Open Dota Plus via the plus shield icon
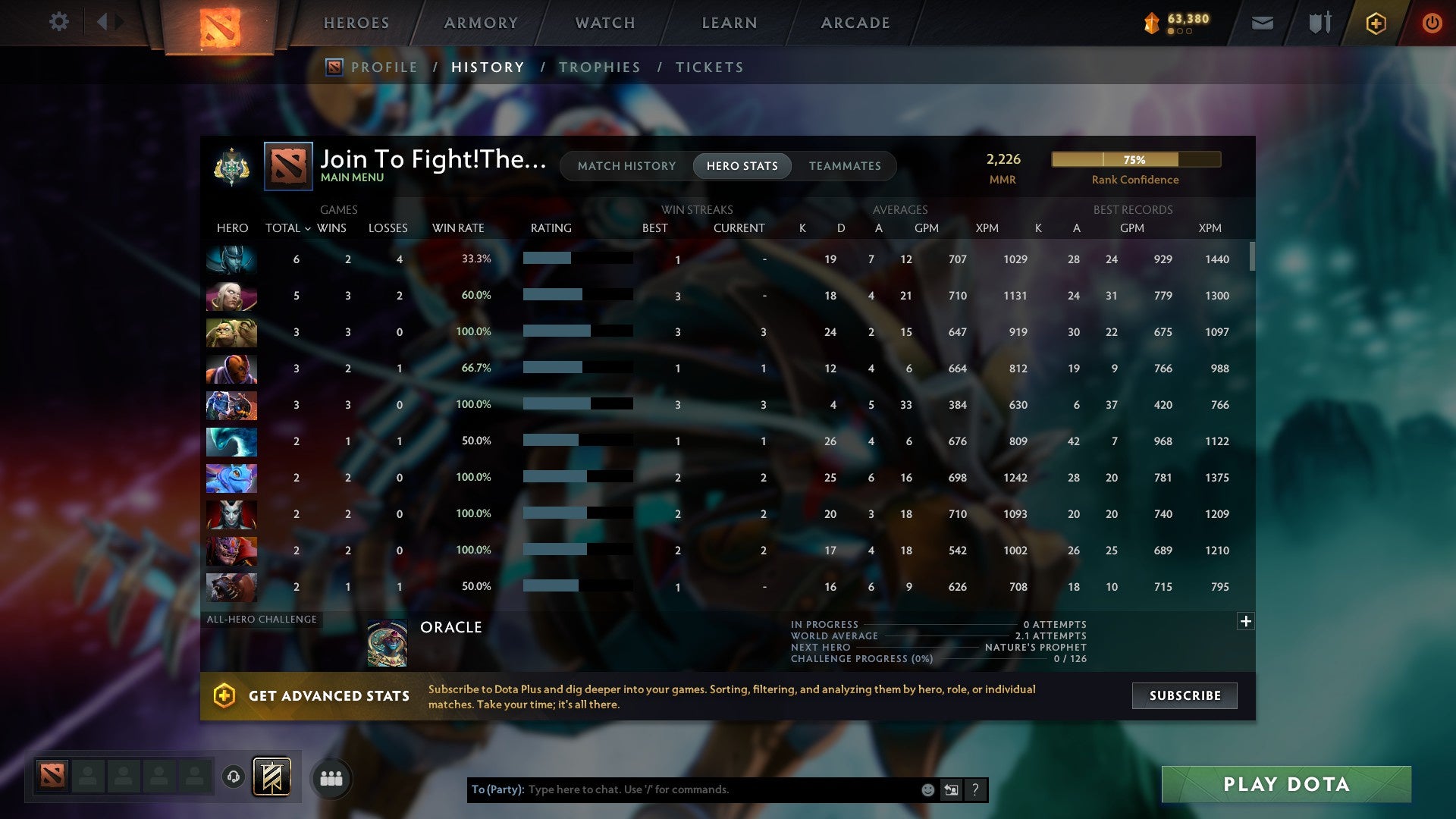The image size is (1456, 819). tap(1376, 23)
